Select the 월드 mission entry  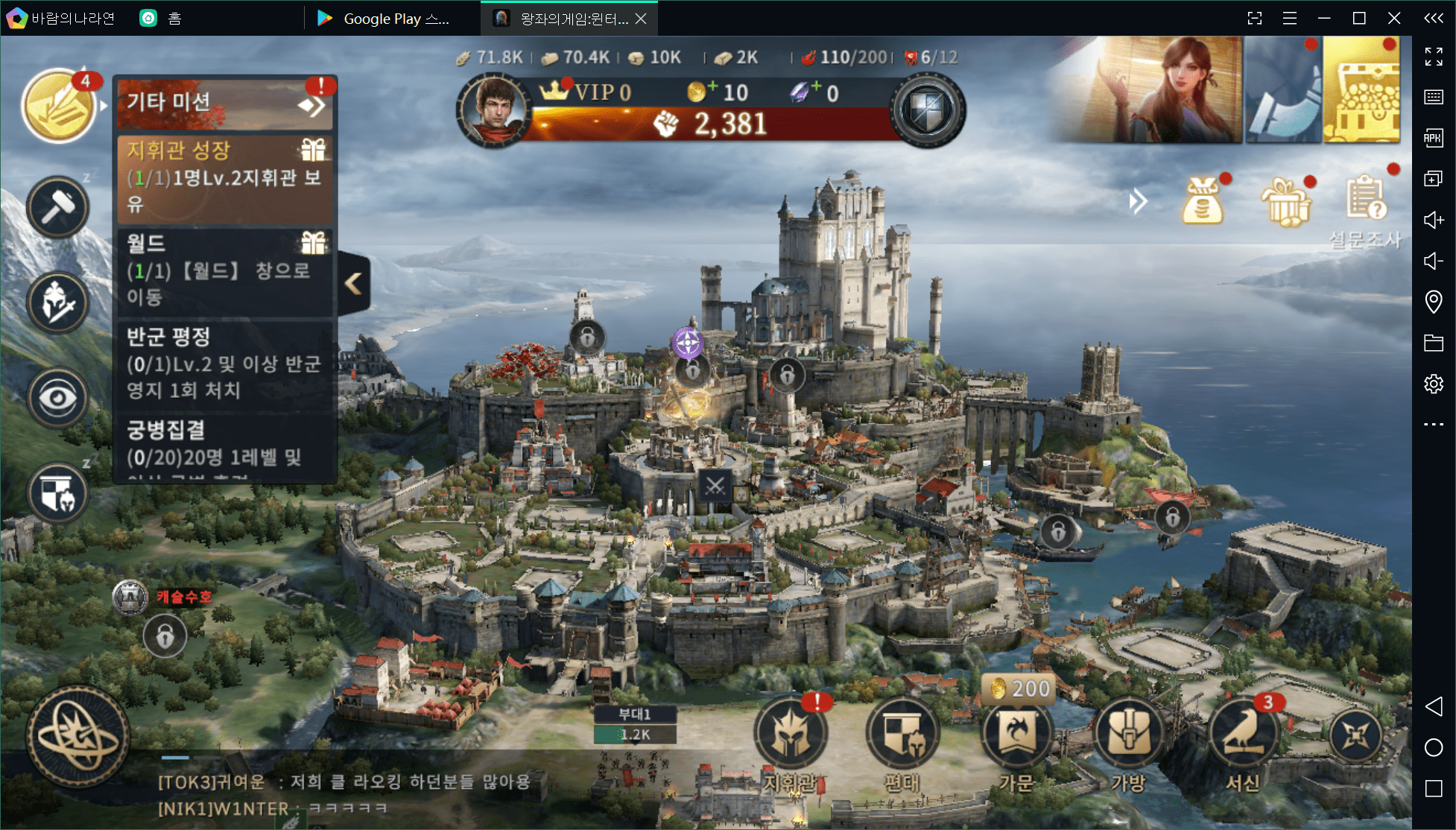tap(224, 271)
